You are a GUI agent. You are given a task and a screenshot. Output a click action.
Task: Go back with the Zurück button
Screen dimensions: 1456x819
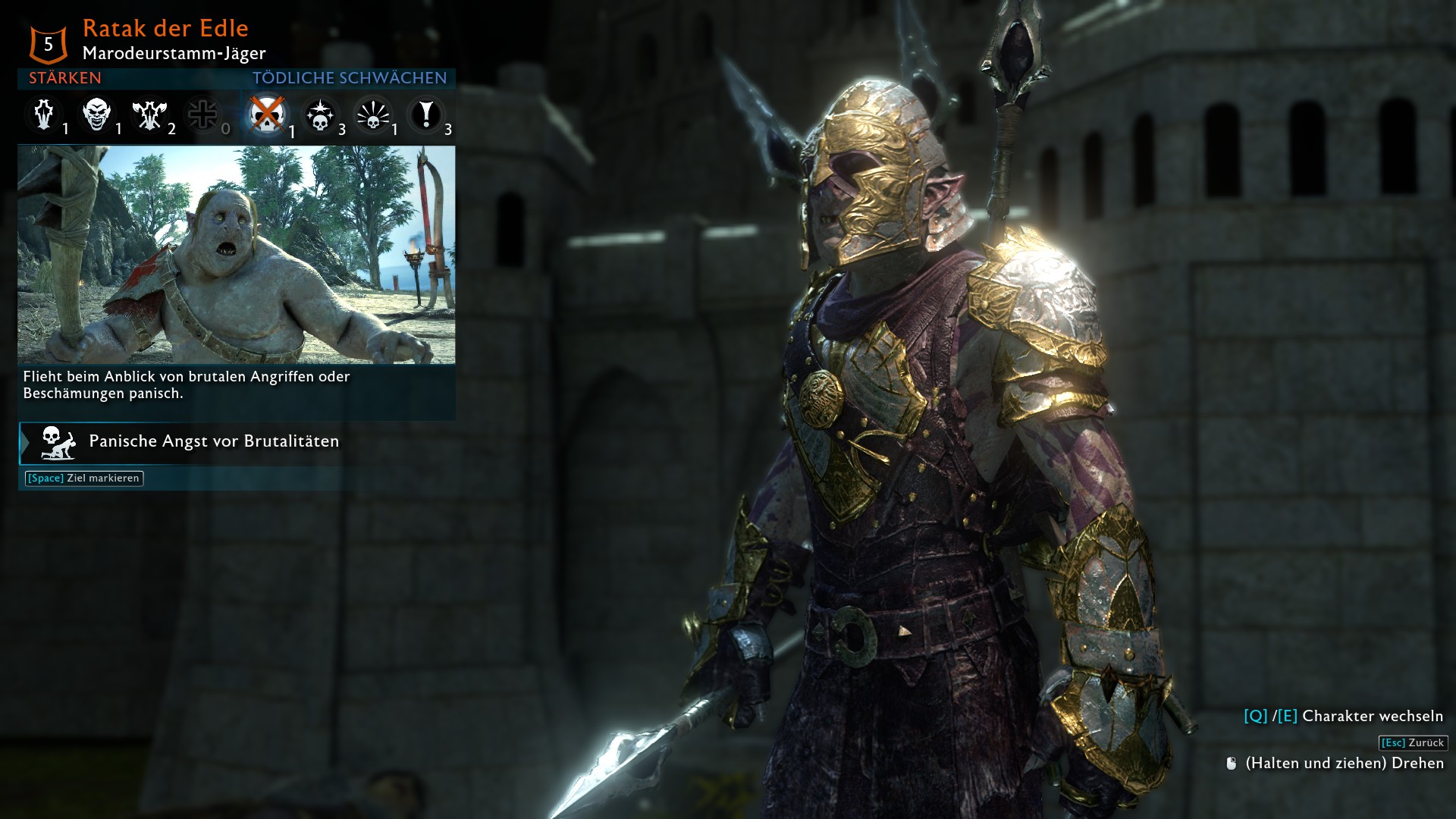[1413, 743]
